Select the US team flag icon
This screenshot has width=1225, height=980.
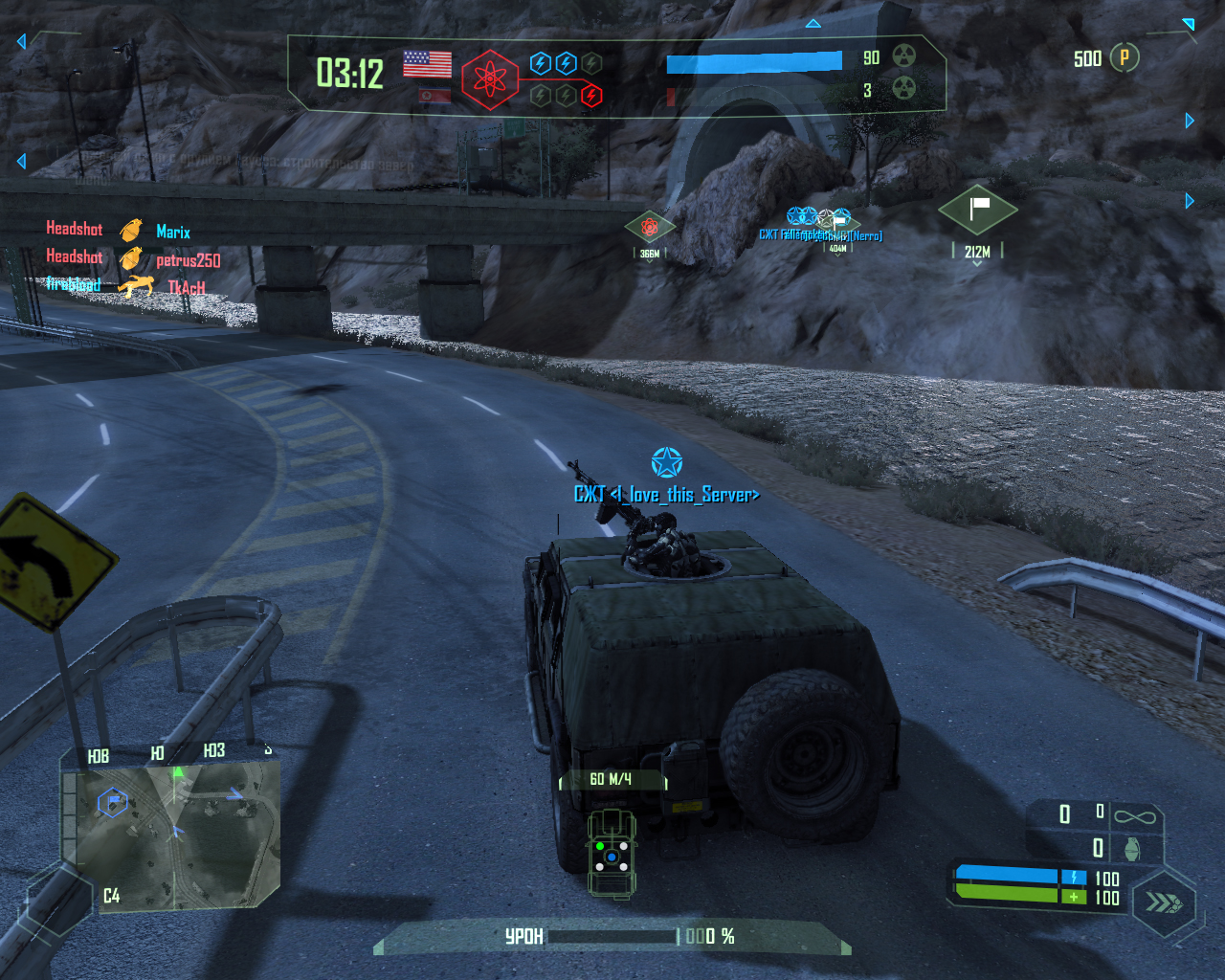pyautogui.click(x=427, y=64)
